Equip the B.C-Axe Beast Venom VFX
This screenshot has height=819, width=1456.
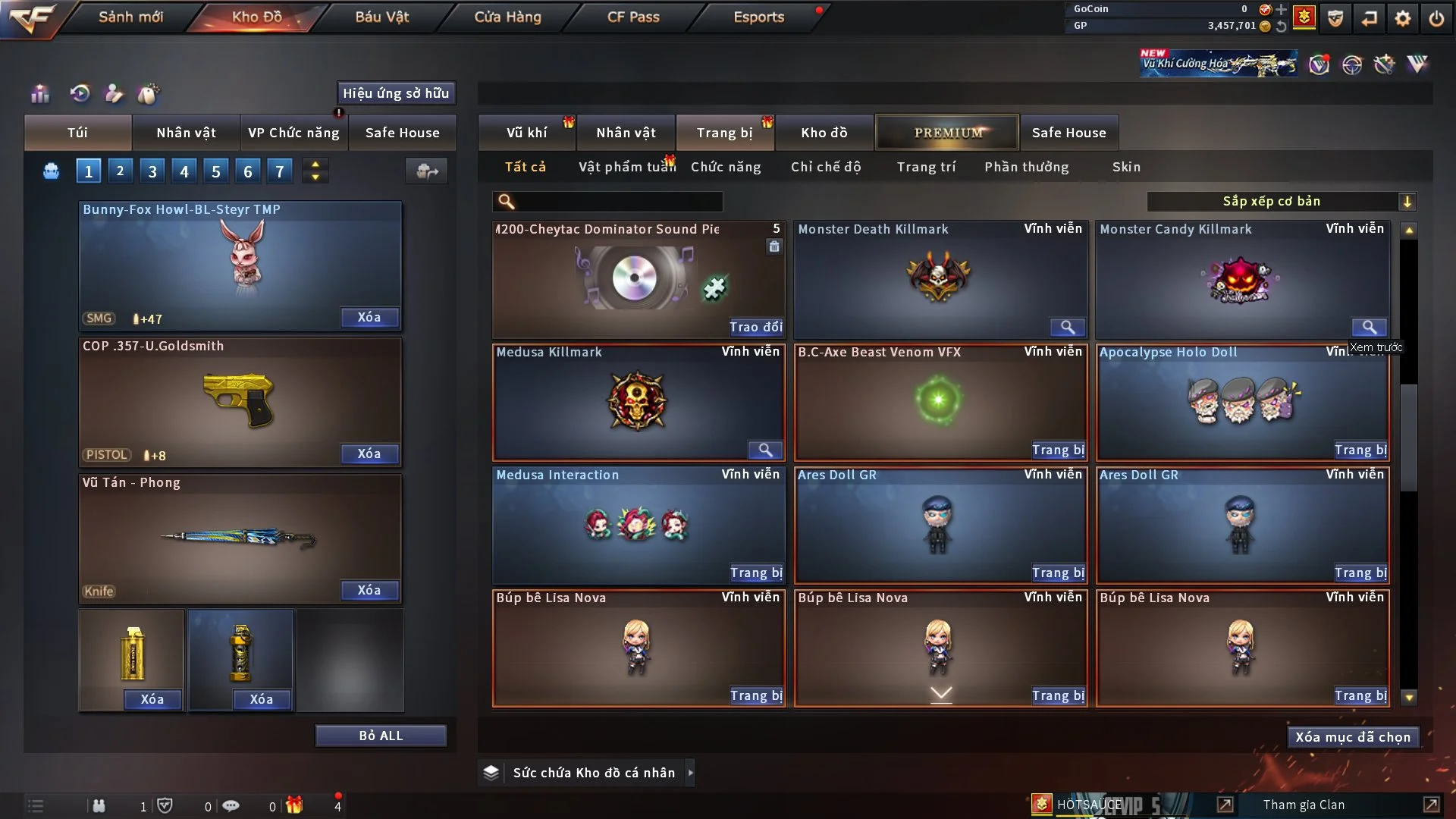1058,450
